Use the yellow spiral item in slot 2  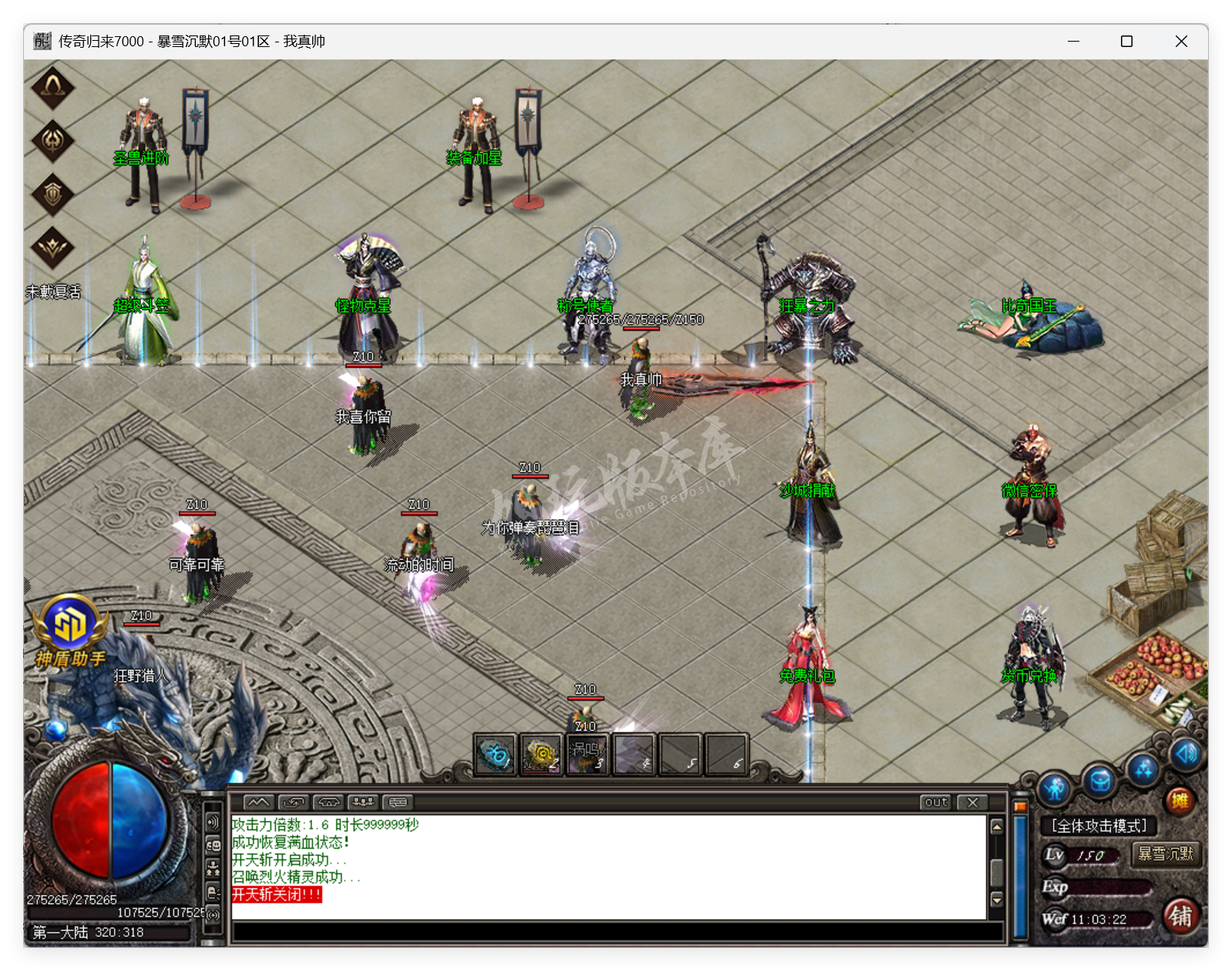[541, 754]
